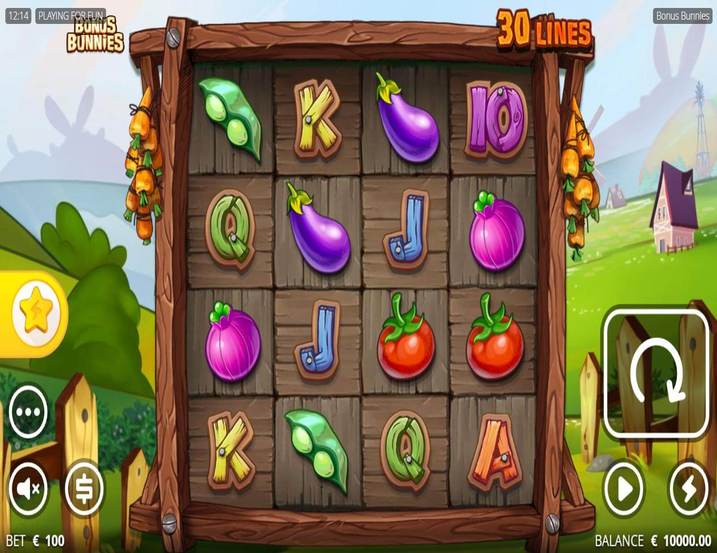
Task: Toggle fast spin with the lightning bolt button
Action: (688, 489)
